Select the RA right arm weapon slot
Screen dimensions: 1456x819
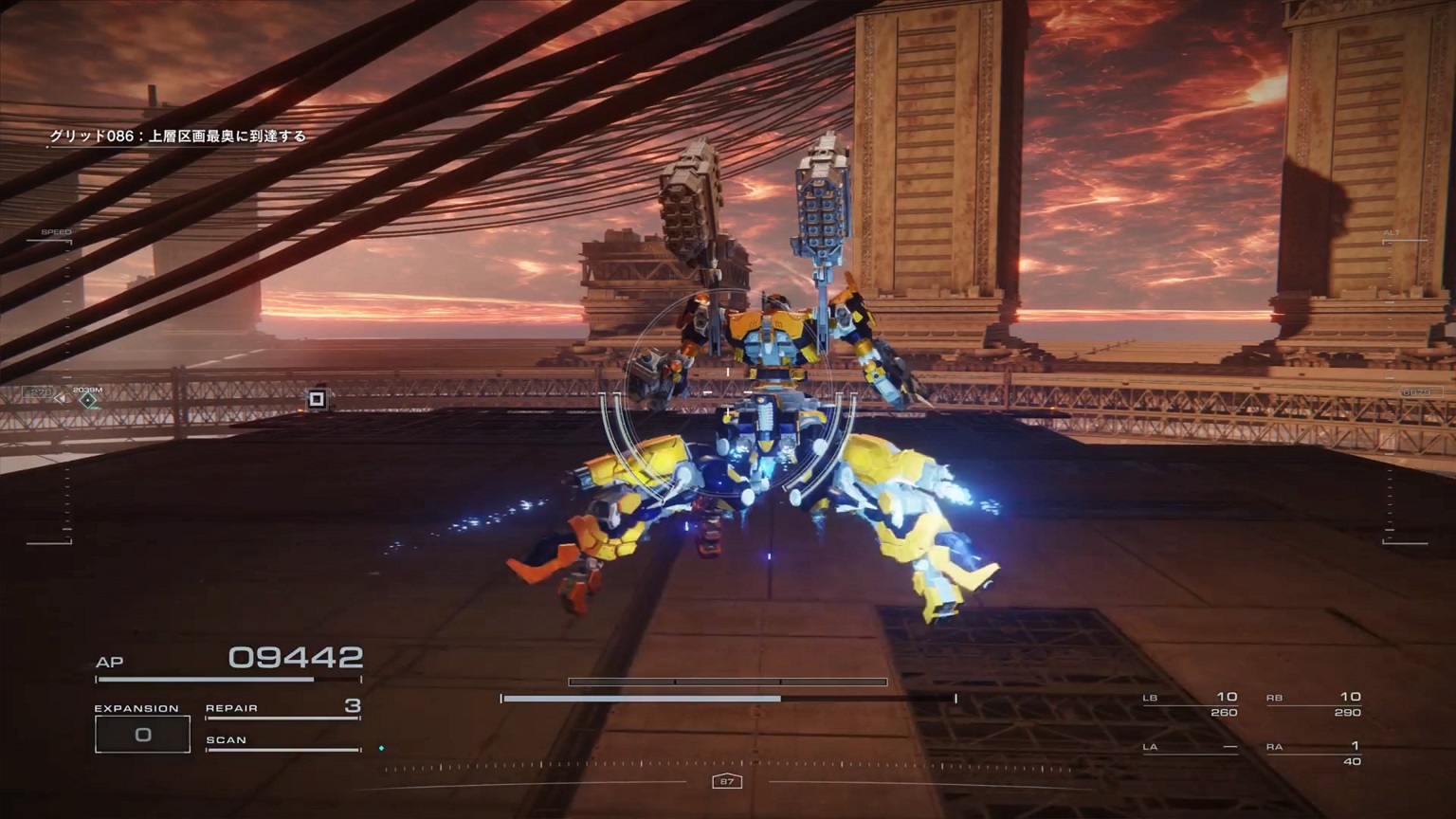click(1314, 753)
